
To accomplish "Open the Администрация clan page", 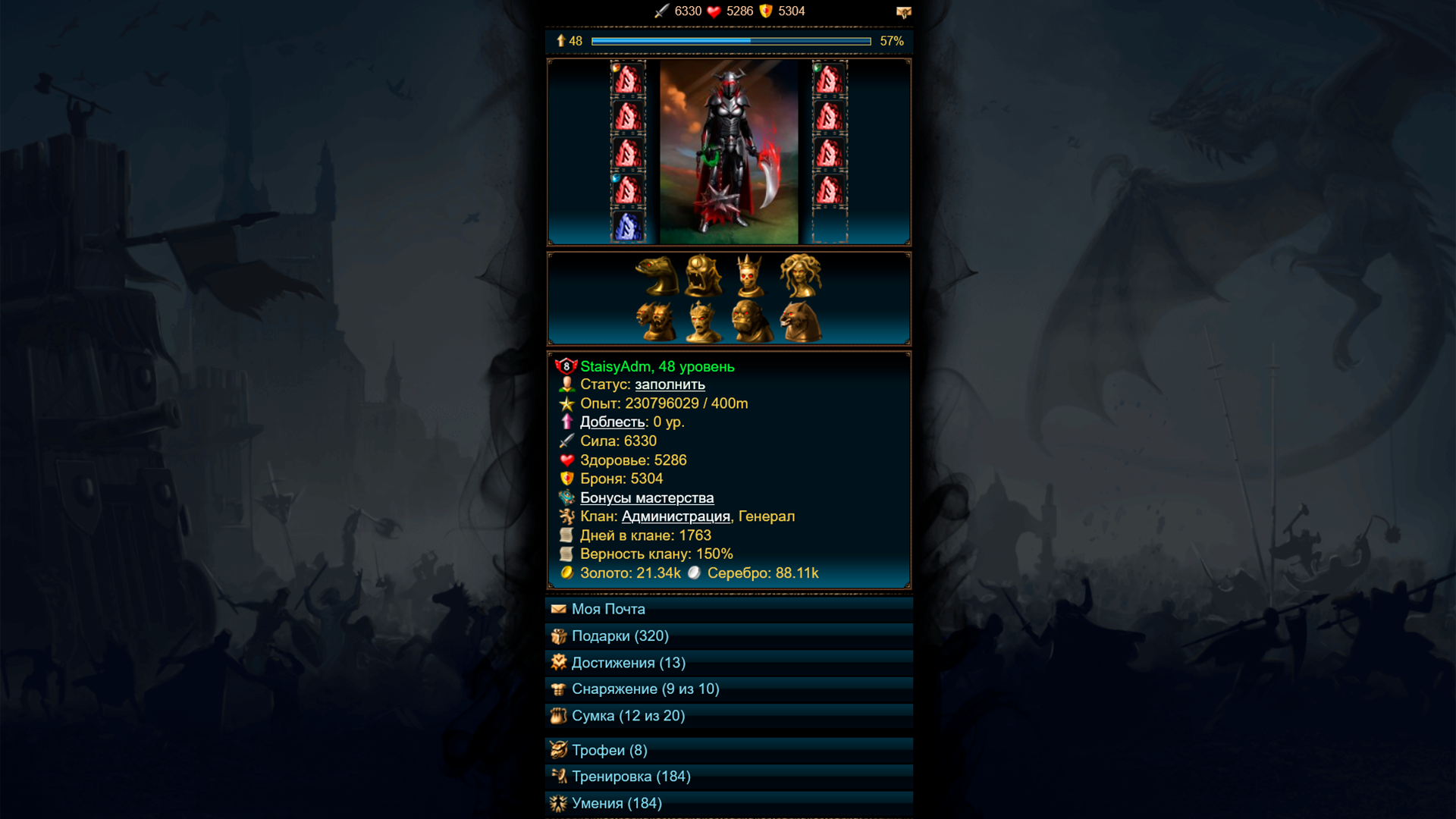I will pos(674,516).
